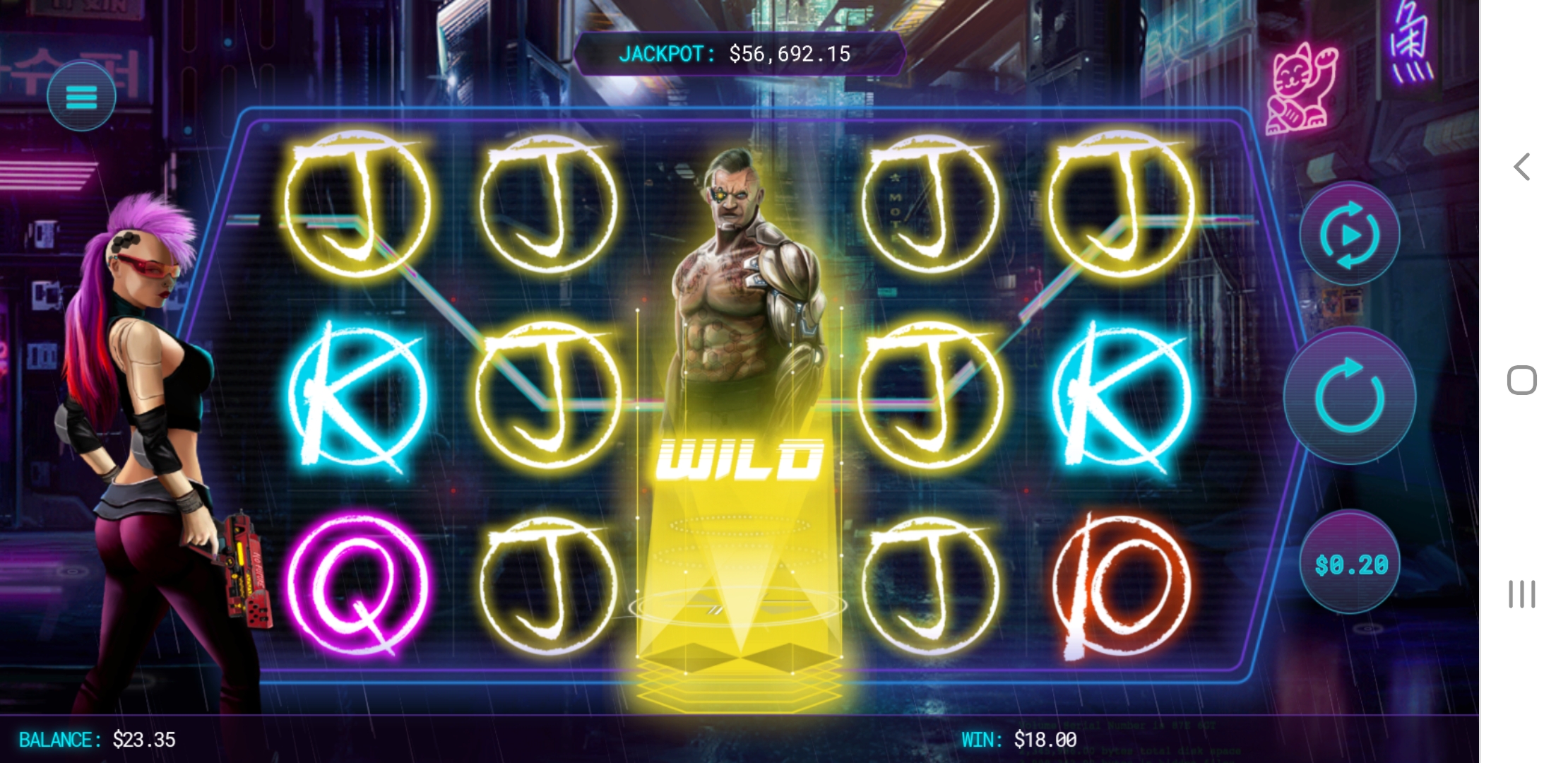Spin the reels
The image size is (1568, 763).
(x=1349, y=396)
